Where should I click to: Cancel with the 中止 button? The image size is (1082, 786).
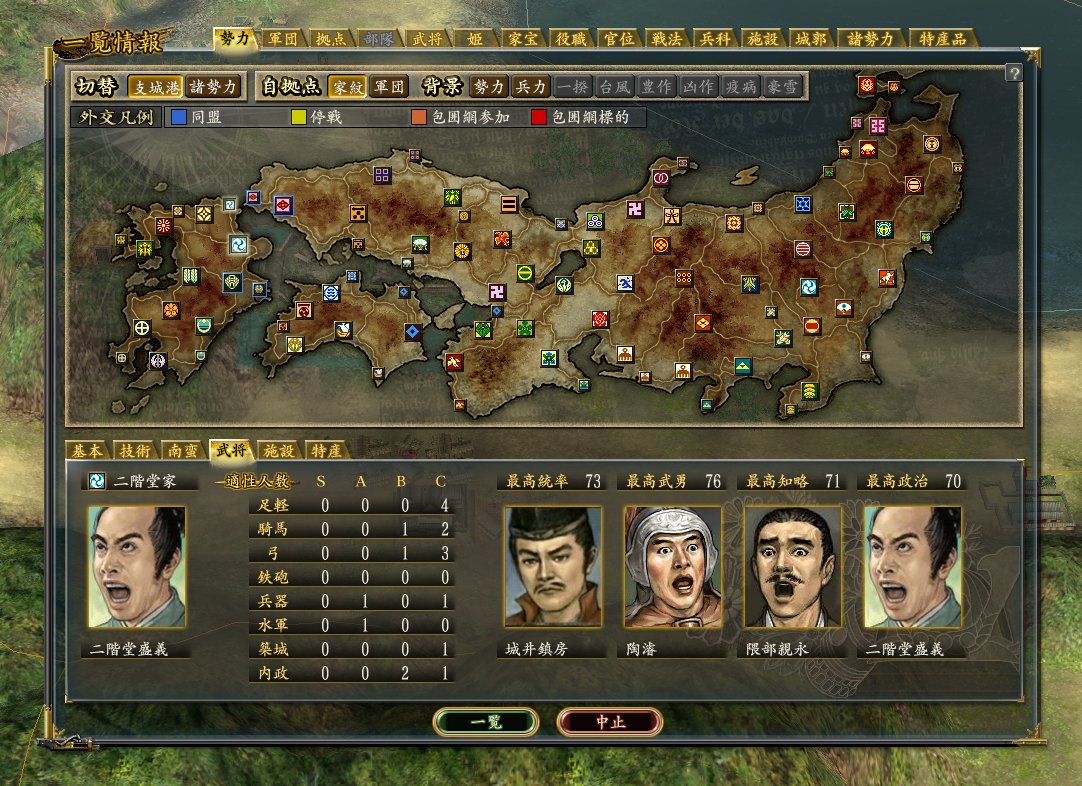tap(609, 721)
